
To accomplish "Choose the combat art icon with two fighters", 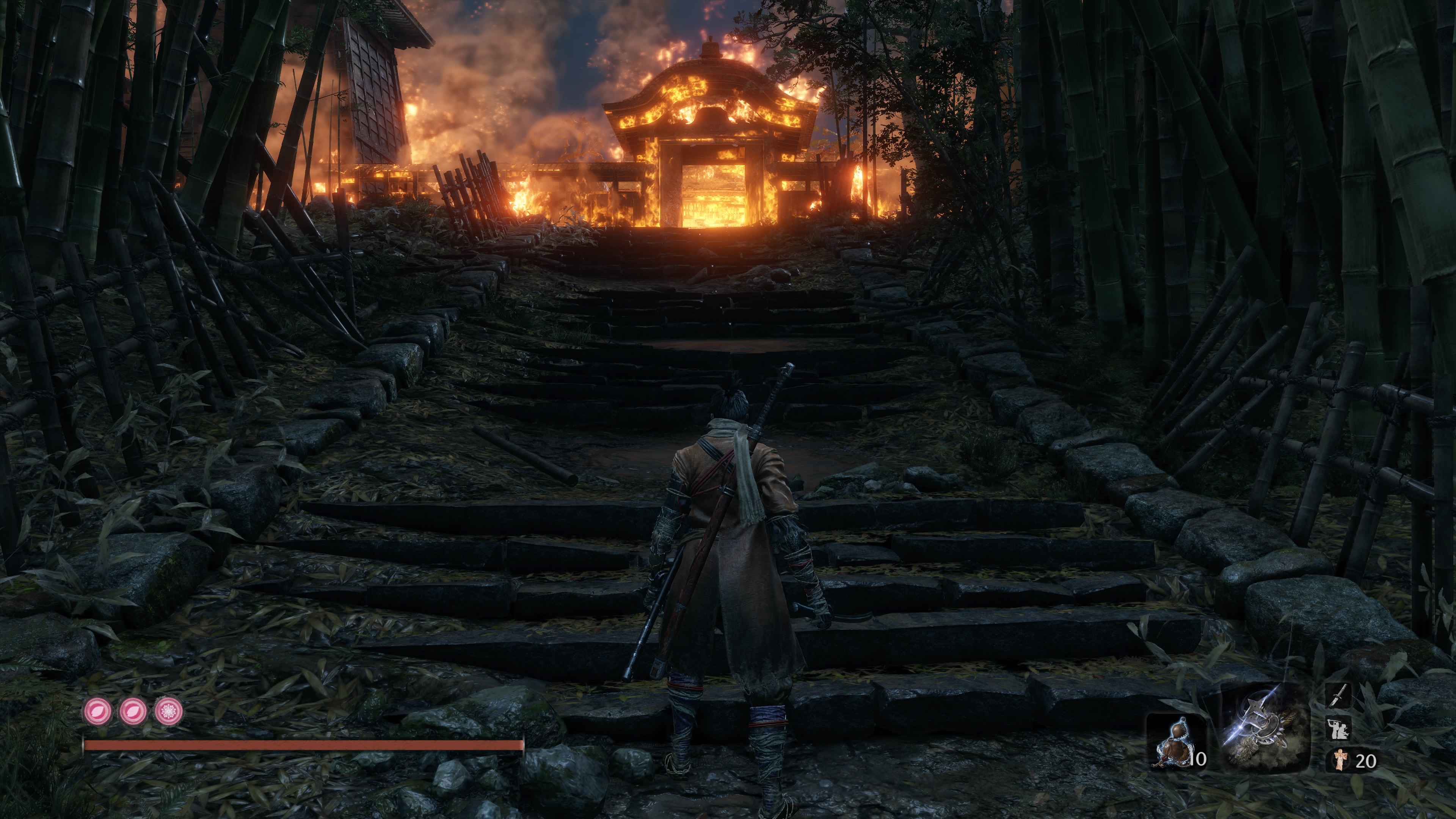I will tap(1338, 728).
